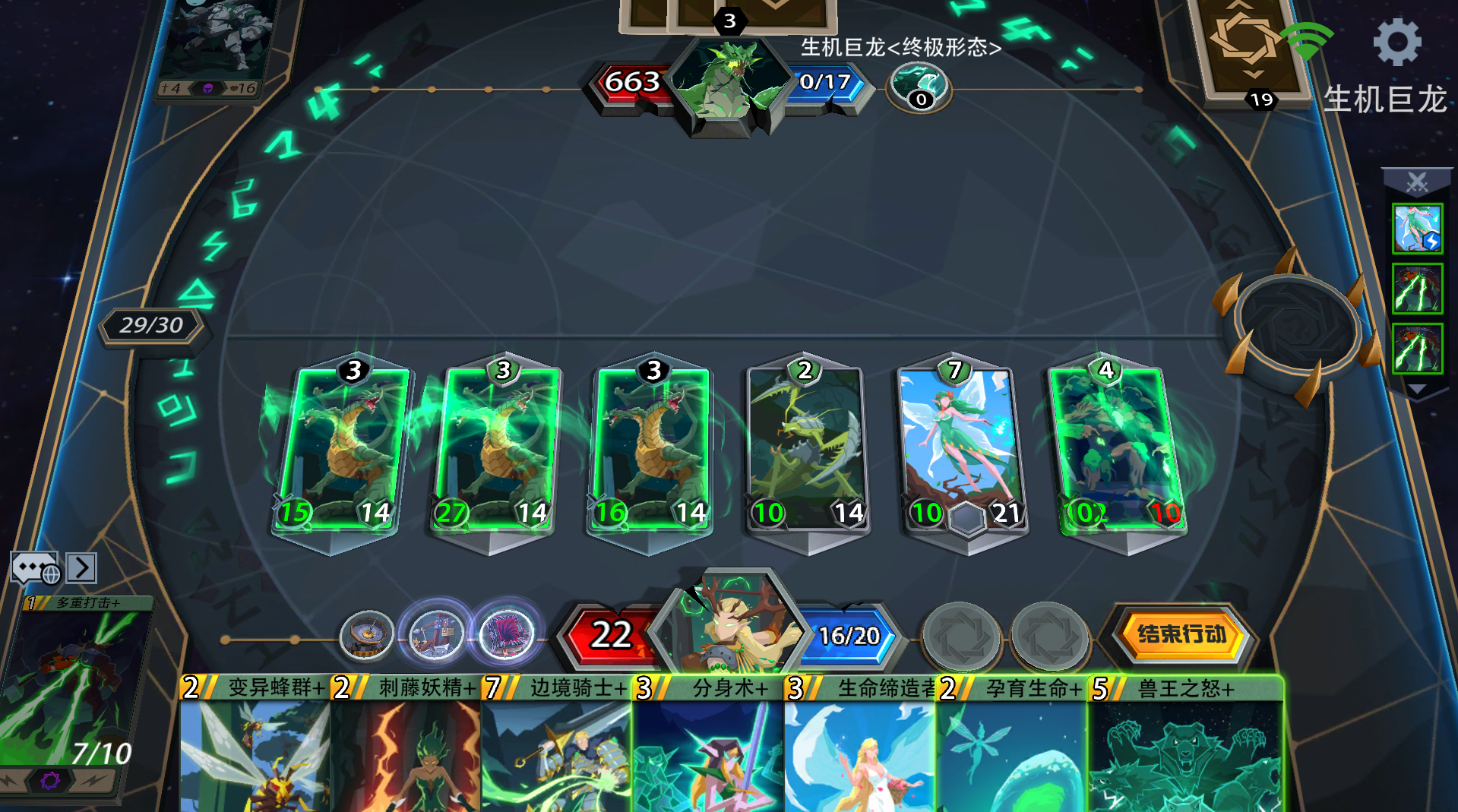
Task: Click the dark tome artifact icon
Action: [x=508, y=635]
